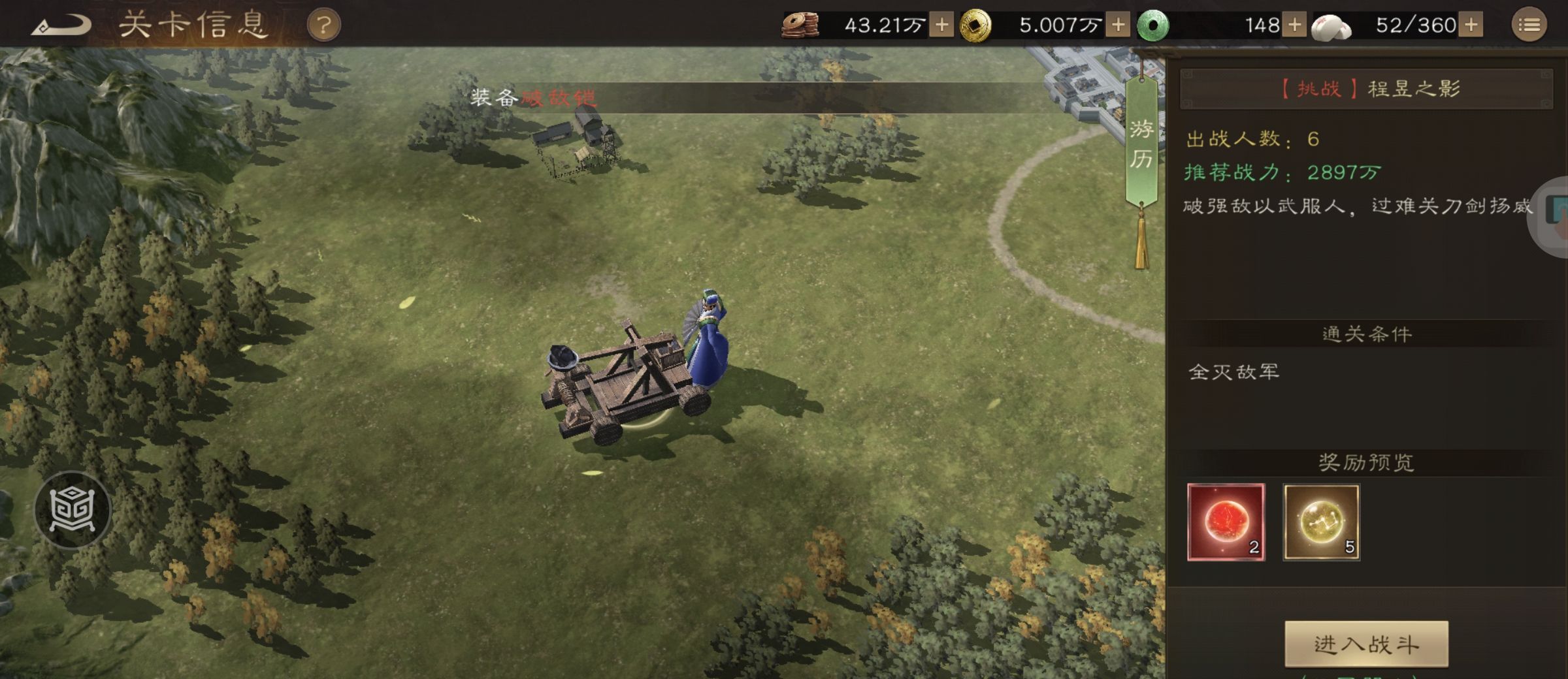Screen dimensions: 1568x679
Task: Enter battle with 进入战斗 button
Action: point(1366,644)
